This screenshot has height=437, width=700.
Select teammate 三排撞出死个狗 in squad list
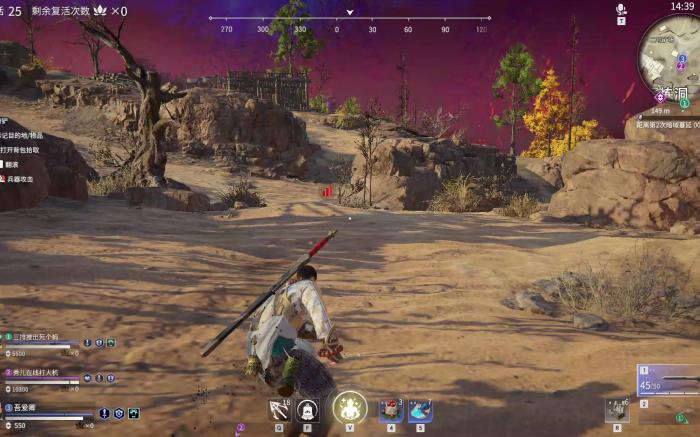click(42, 337)
